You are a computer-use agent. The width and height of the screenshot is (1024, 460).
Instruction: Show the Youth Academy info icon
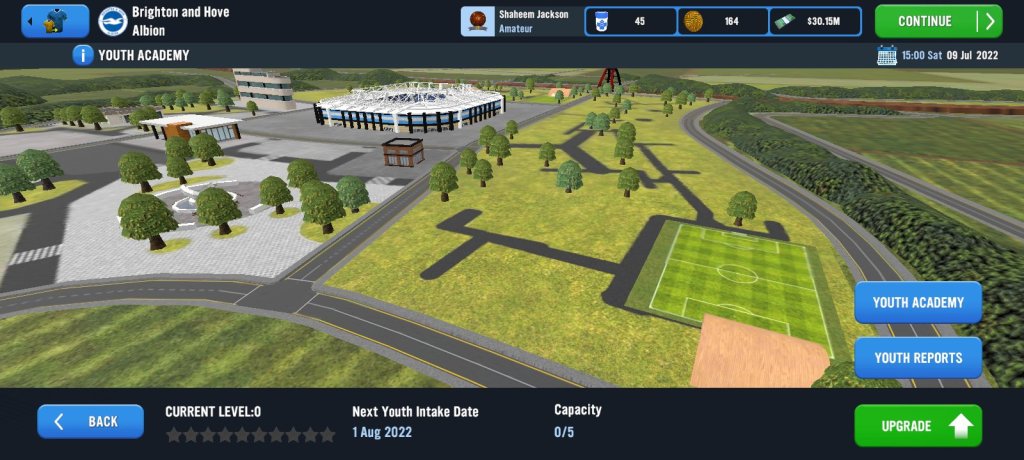click(84, 55)
